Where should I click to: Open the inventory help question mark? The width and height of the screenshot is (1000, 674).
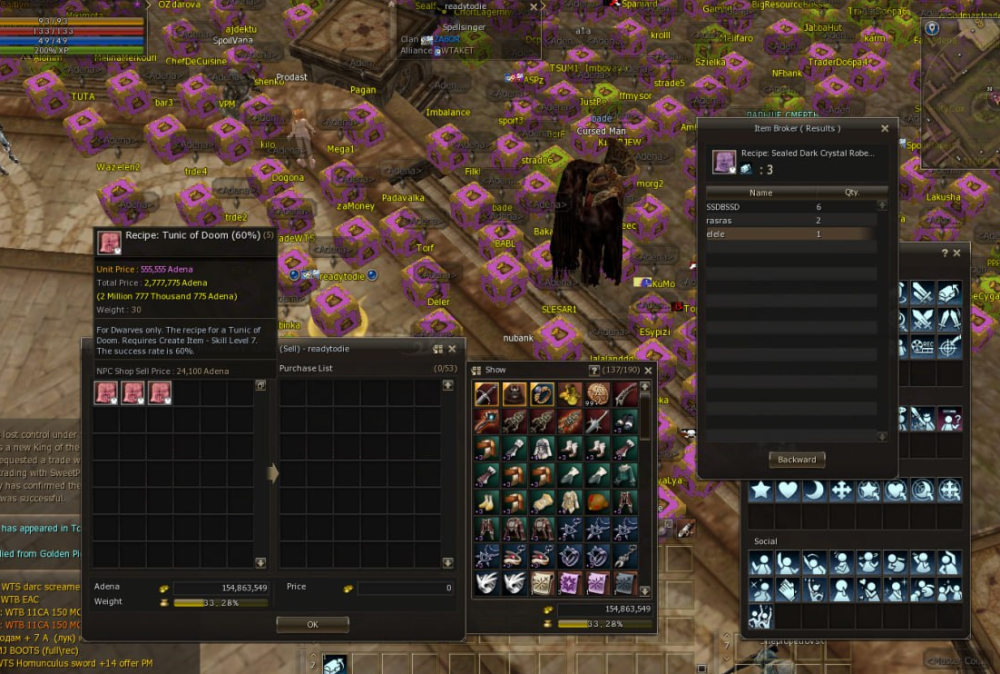click(x=594, y=371)
